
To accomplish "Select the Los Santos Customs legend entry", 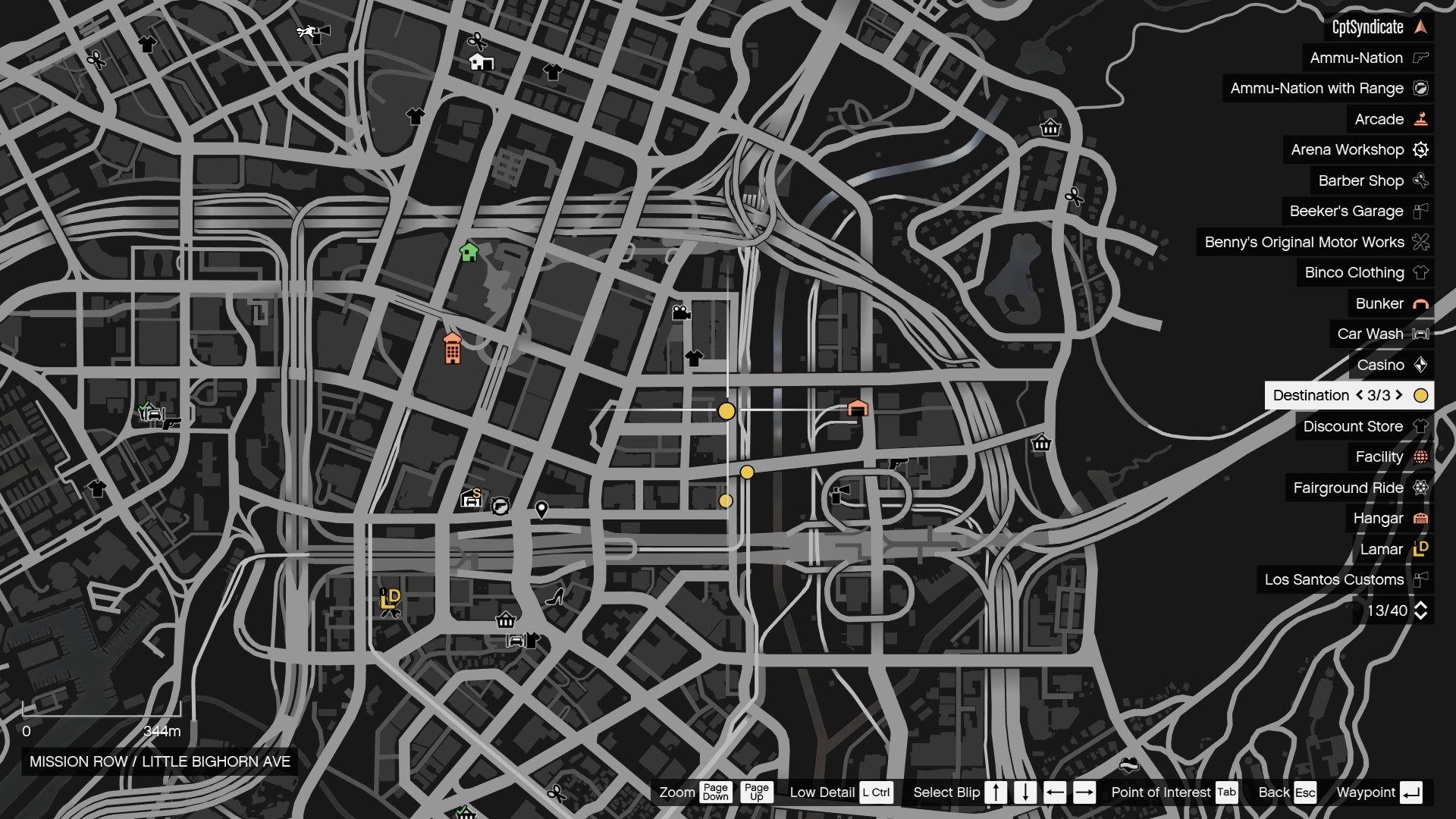I will [1335, 579].
